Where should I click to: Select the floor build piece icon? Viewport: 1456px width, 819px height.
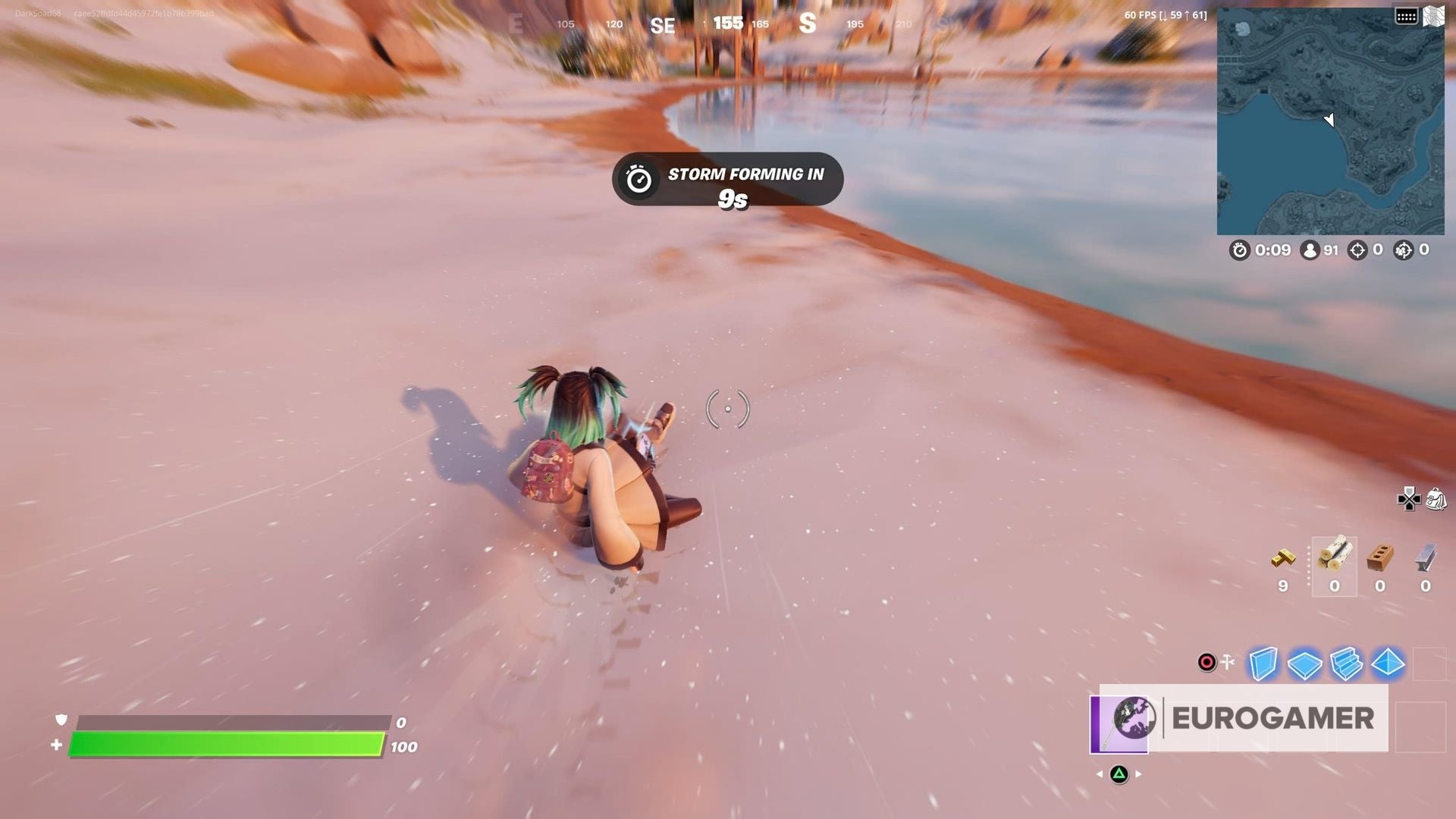click(1305, 663)
